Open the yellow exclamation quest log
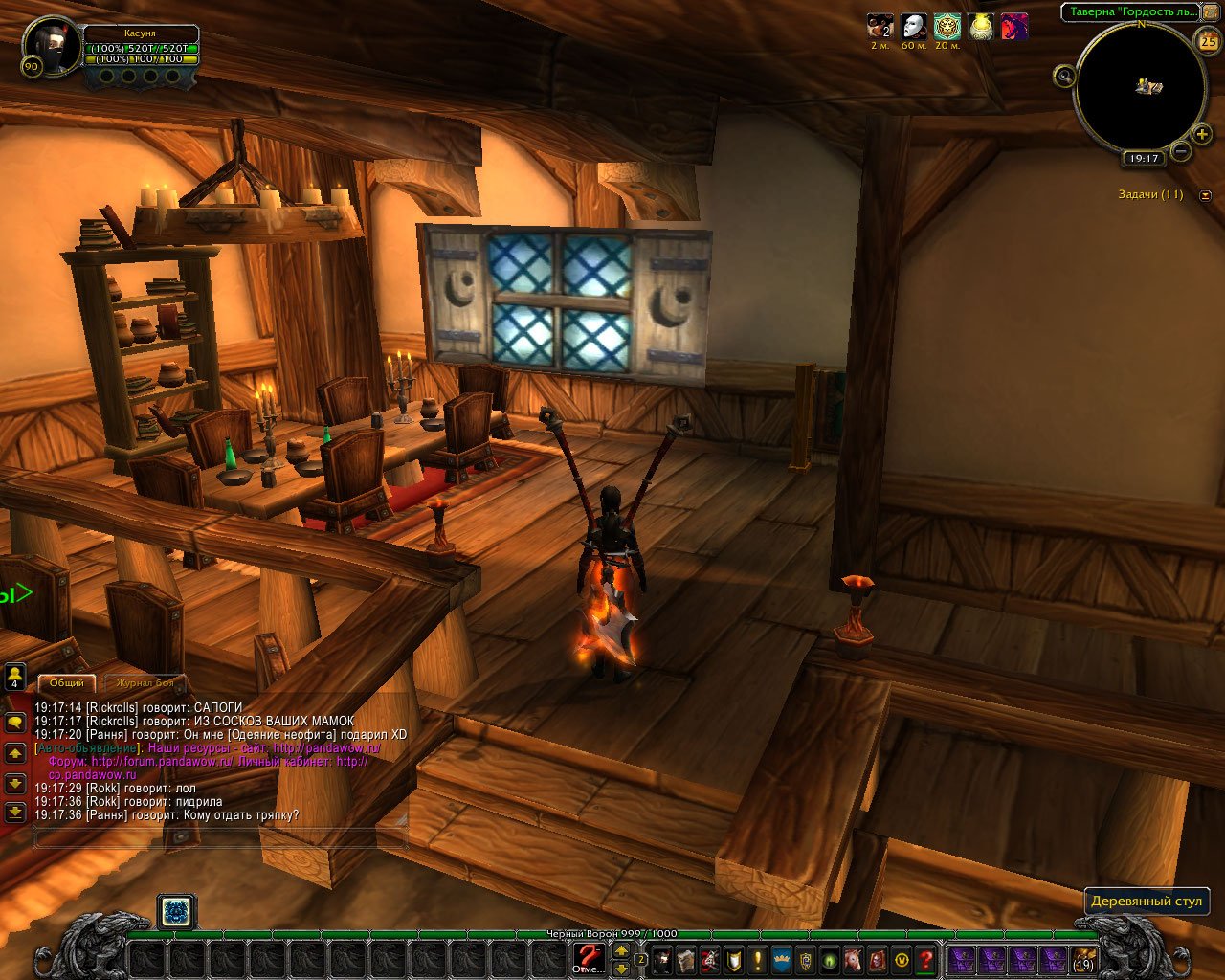Image resolution: width=1225 pixels, height=980 pixels. (x=758, y=959)
